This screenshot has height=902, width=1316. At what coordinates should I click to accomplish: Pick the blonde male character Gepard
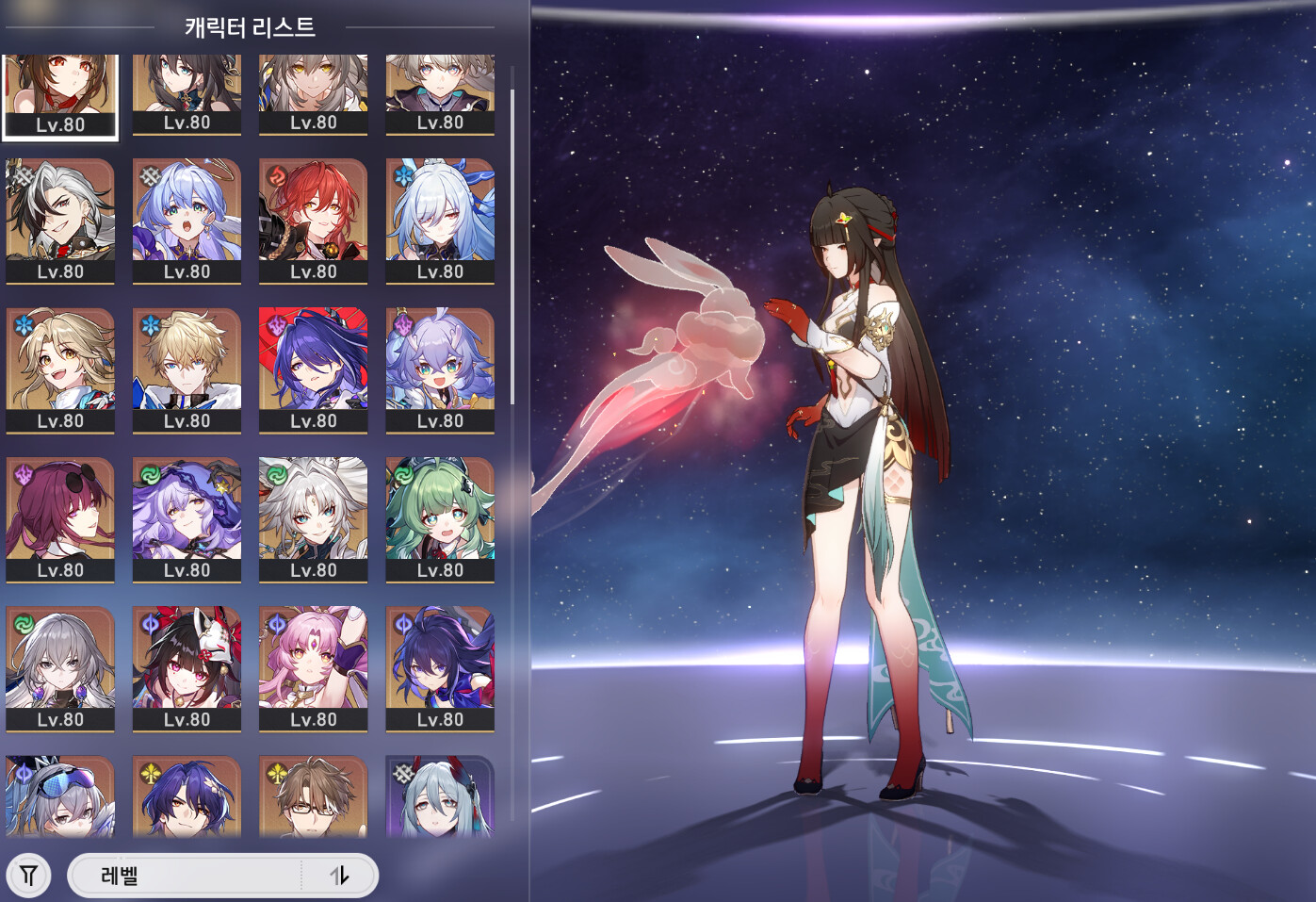coord(187,369)
